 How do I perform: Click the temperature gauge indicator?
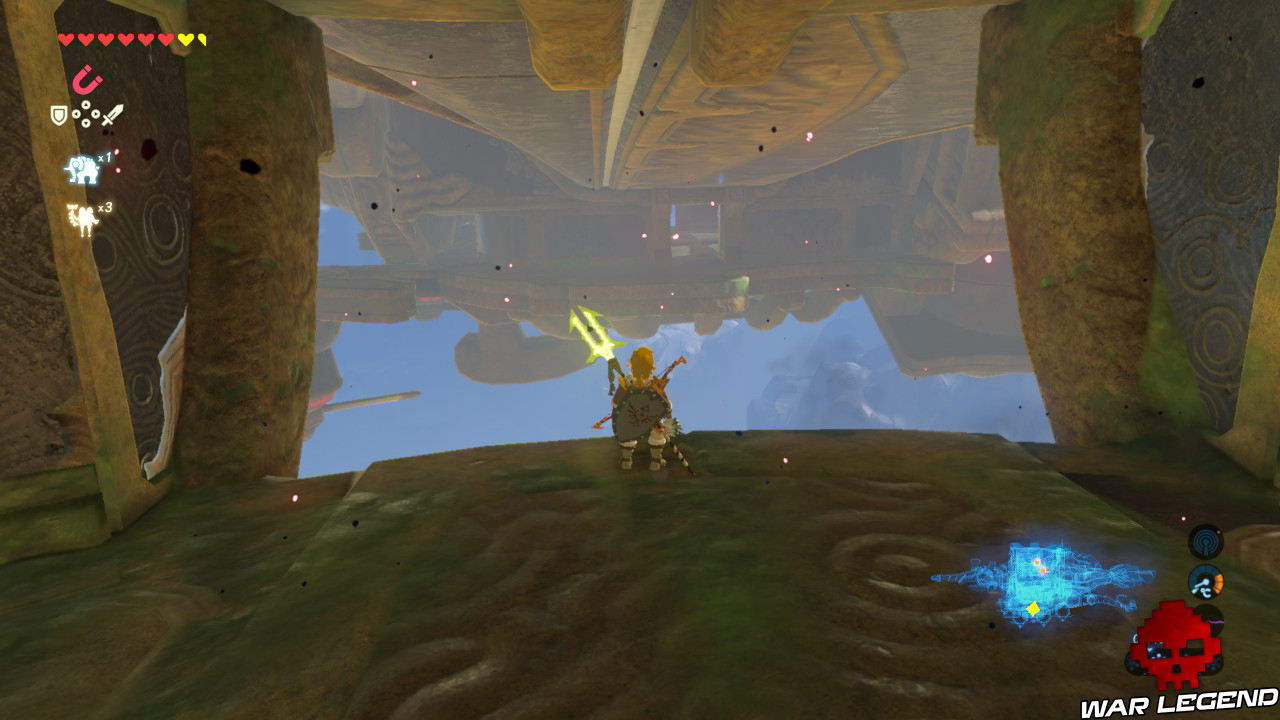[1205, 581]
